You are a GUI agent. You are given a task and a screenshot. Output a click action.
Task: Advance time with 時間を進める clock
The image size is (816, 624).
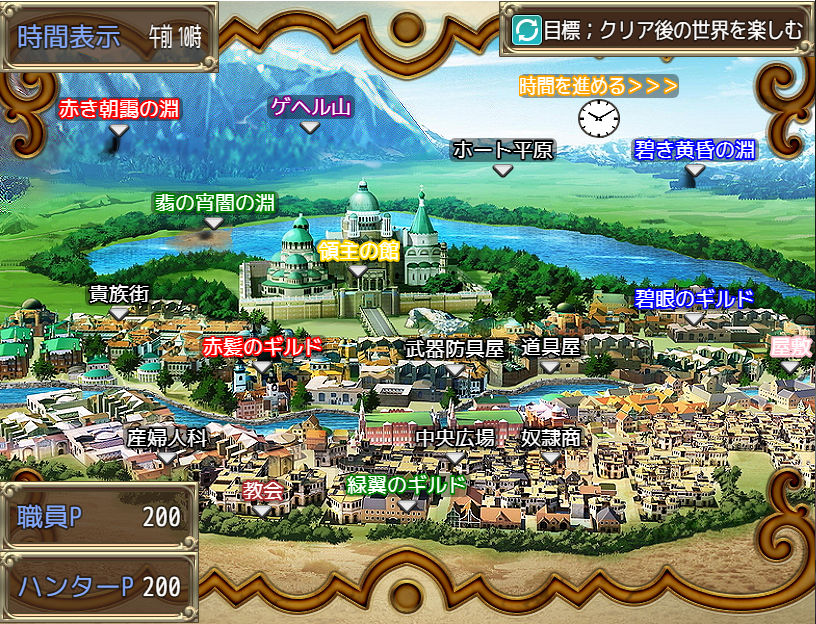[x=598, y=118]
